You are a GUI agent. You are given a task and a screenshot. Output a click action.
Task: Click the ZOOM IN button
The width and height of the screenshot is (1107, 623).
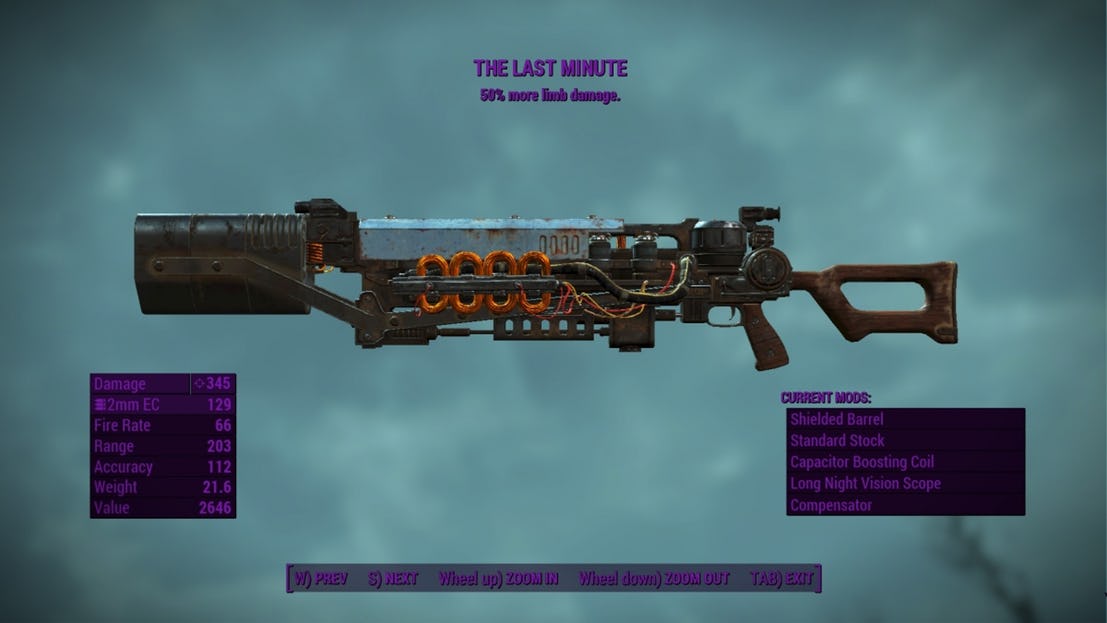[498, 579]
